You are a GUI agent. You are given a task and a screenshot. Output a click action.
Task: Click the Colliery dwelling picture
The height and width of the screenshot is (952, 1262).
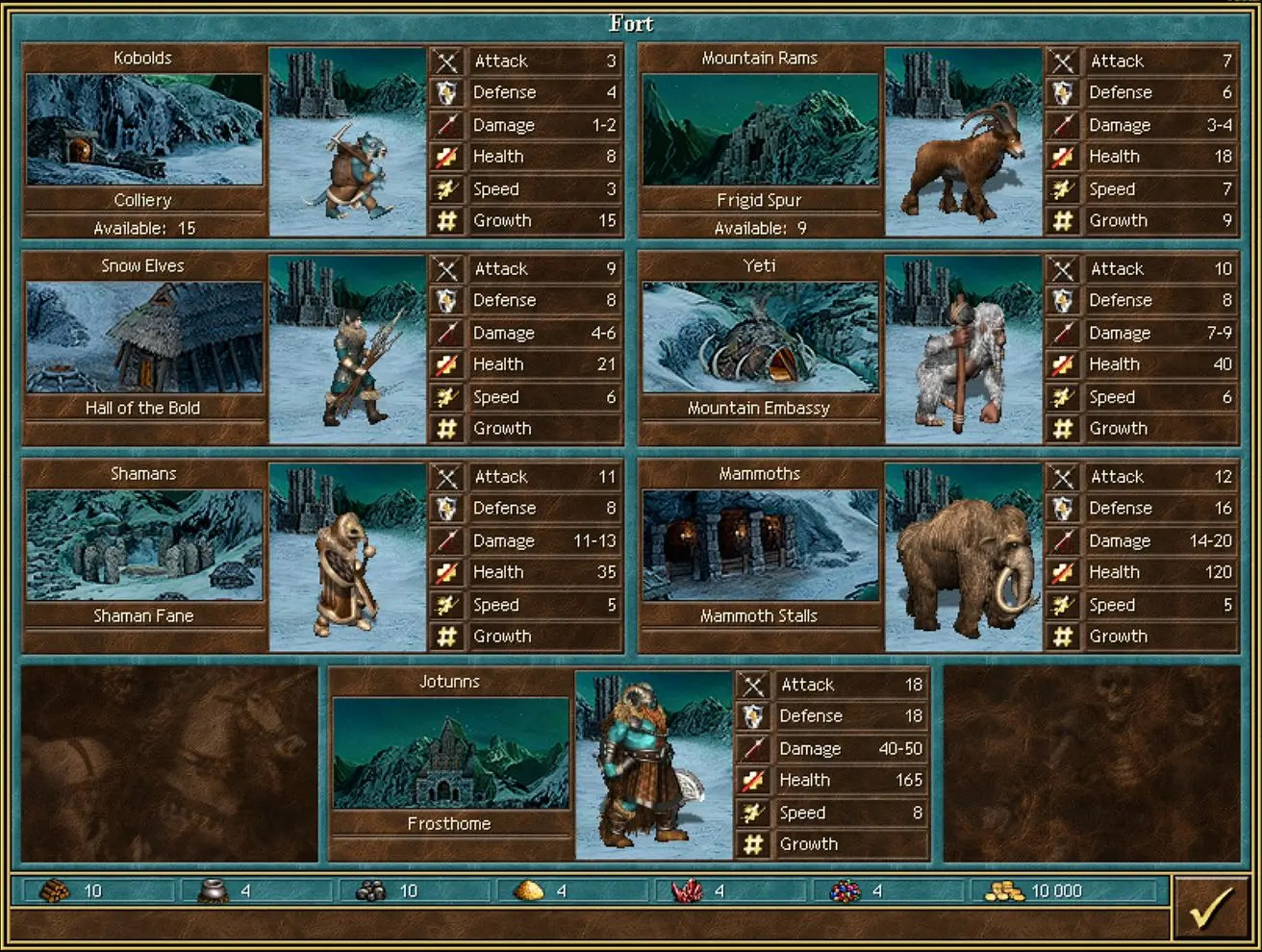(144, 130)
